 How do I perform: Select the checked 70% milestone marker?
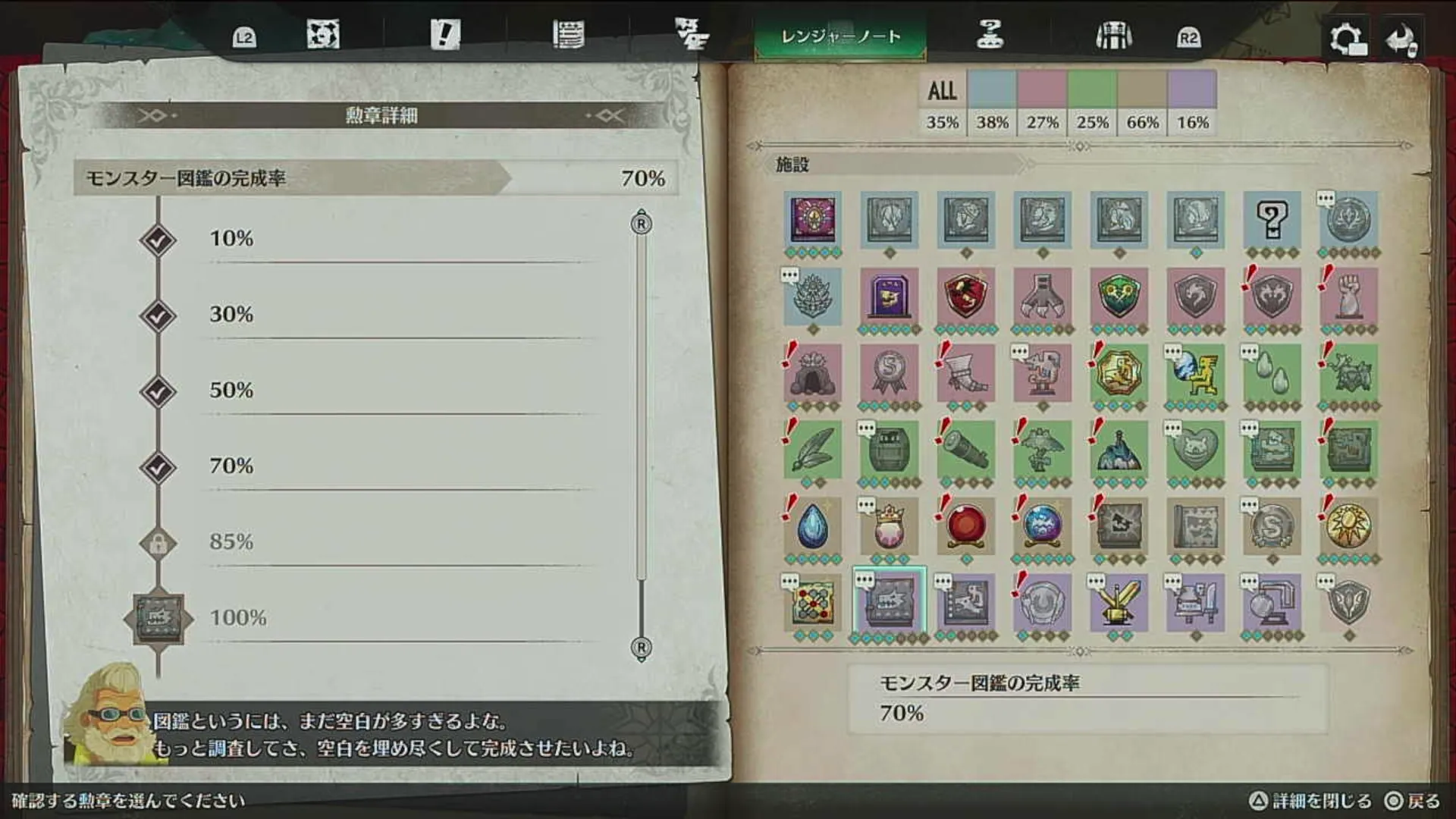pyautogui.click(x=157, y=466)
